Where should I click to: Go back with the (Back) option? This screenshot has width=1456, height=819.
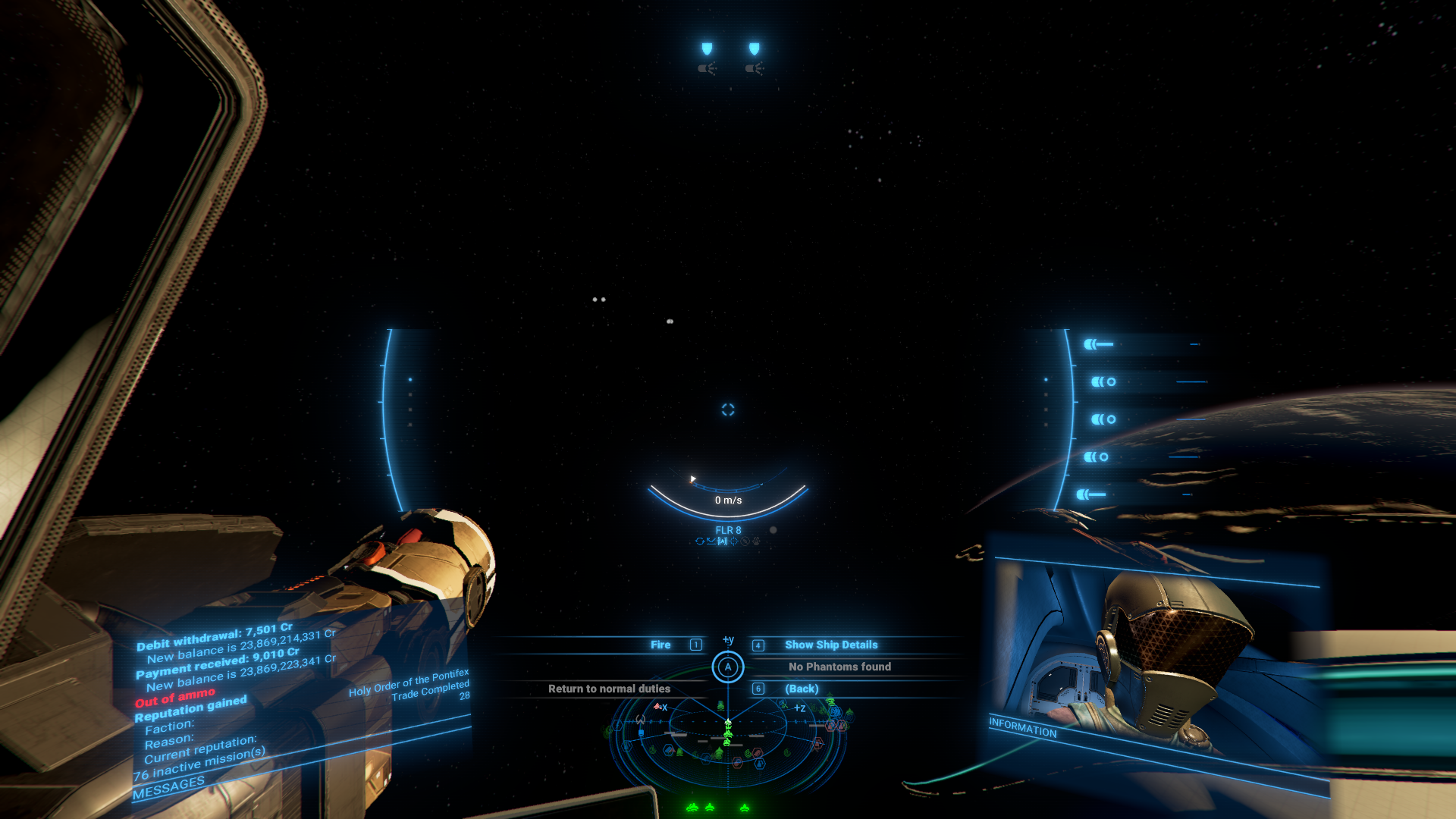click(802, 689)
